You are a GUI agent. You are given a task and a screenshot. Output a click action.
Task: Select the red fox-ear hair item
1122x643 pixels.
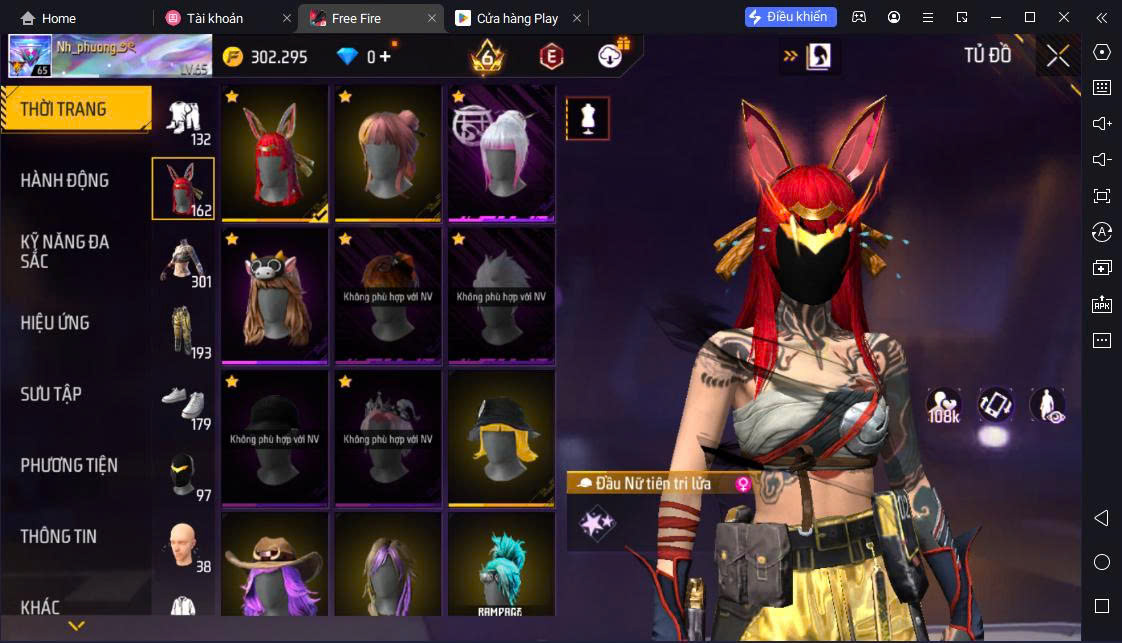(x=274, y=152)
